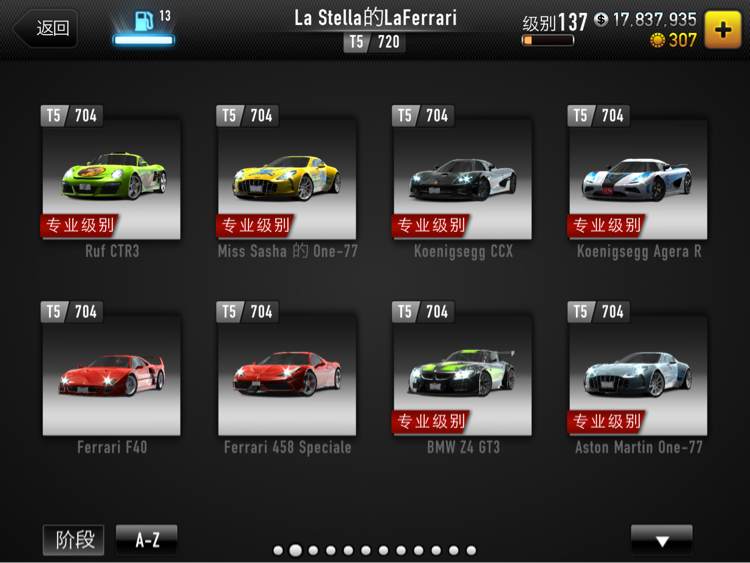Go back with the 返回 button

[x=45, y=28]
